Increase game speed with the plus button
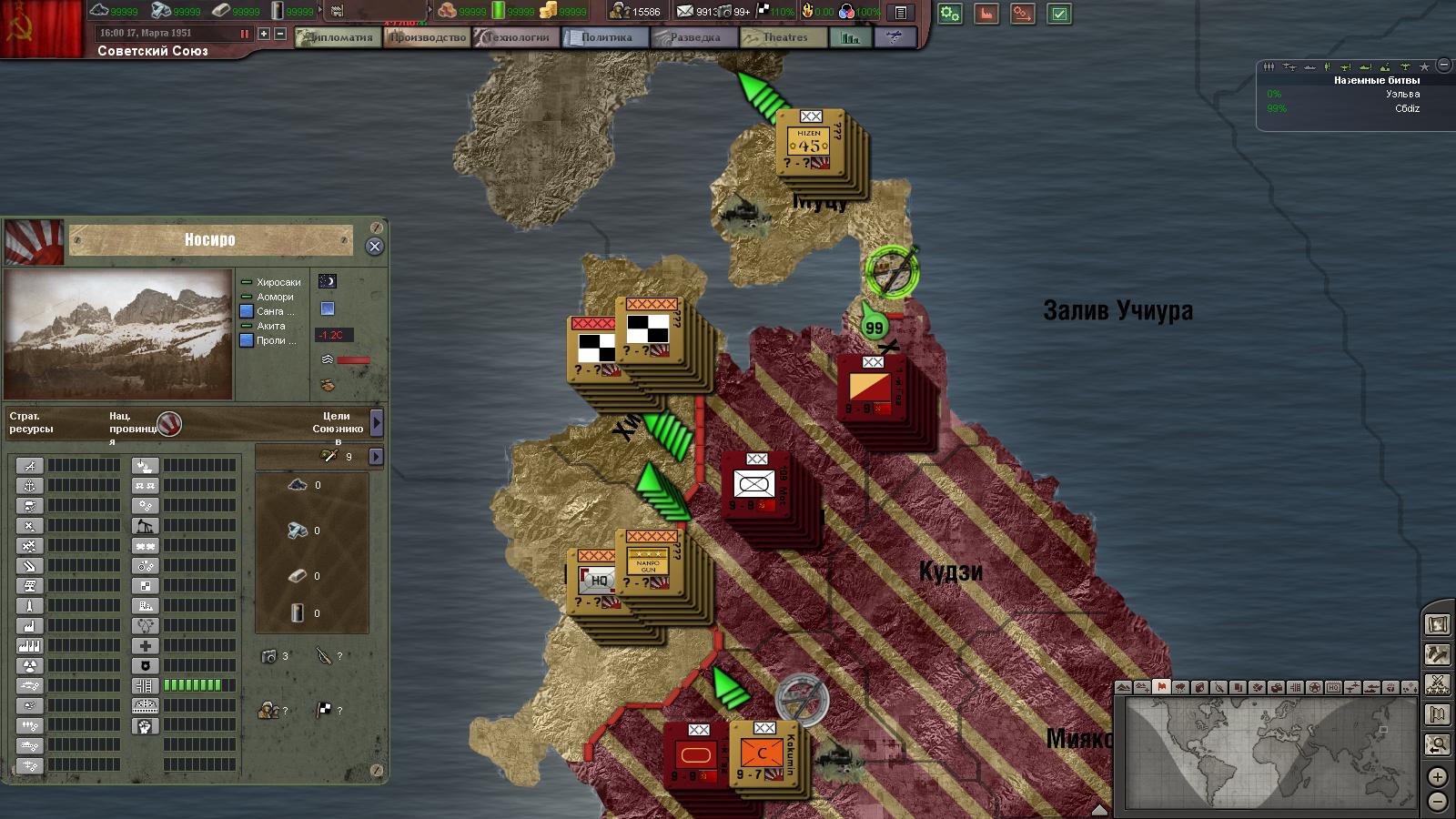1456x819 pixels. (x=264, y=34)
